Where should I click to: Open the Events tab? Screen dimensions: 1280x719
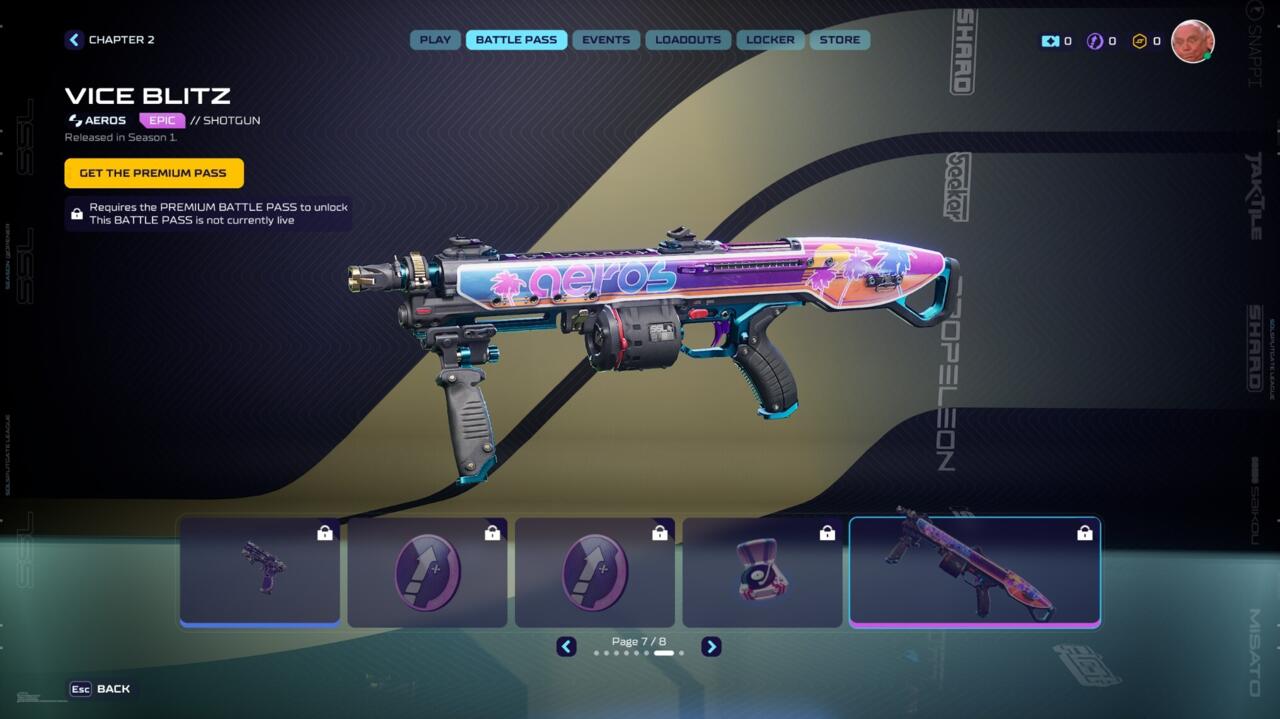point(606,40)
